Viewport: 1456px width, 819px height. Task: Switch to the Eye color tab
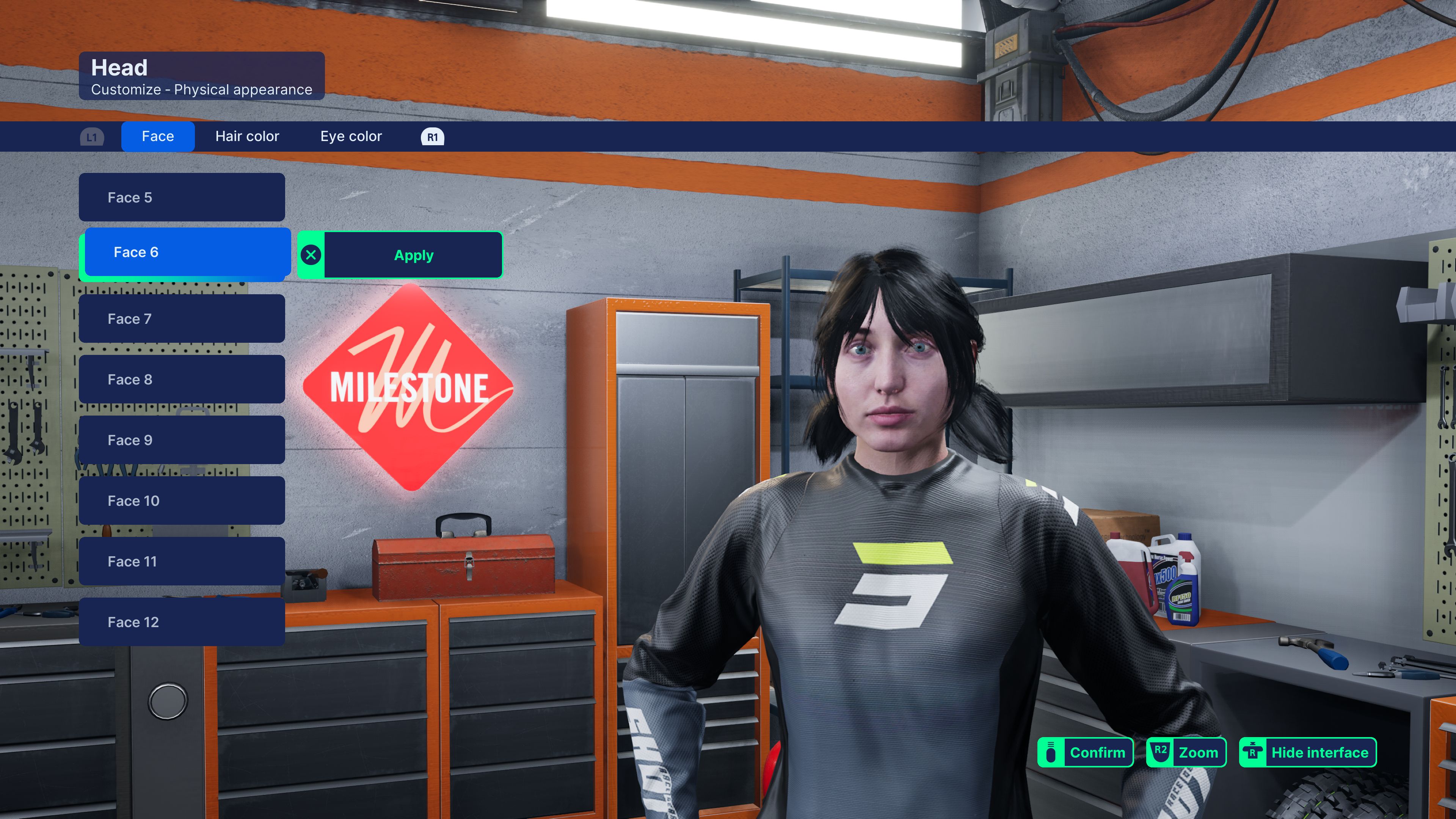click(351, 136)
